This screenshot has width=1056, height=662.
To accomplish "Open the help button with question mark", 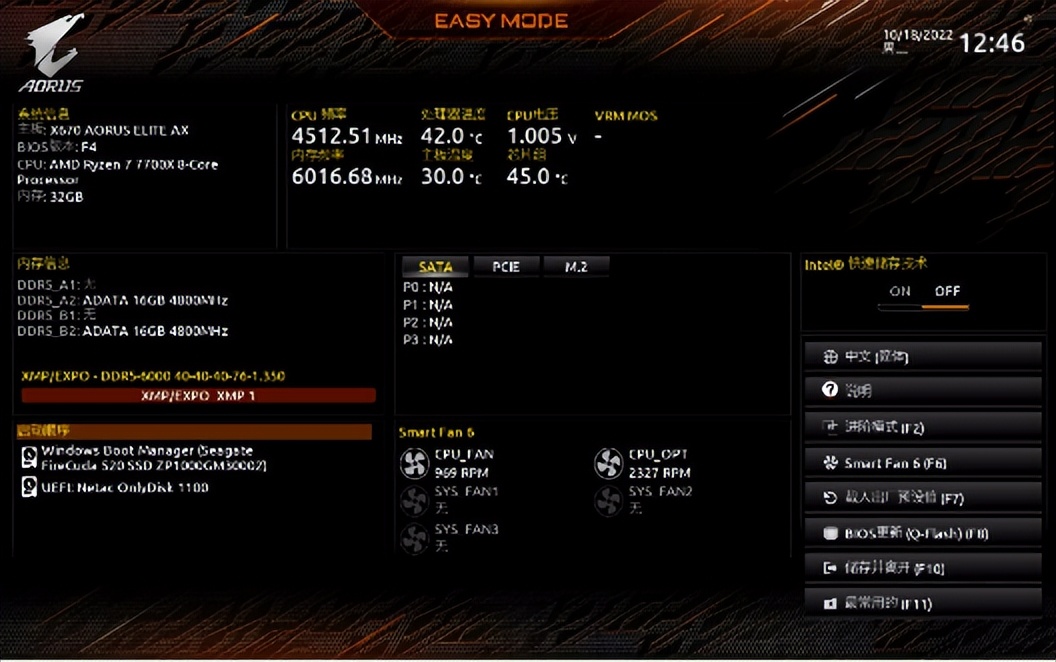I will click(922, 391).
